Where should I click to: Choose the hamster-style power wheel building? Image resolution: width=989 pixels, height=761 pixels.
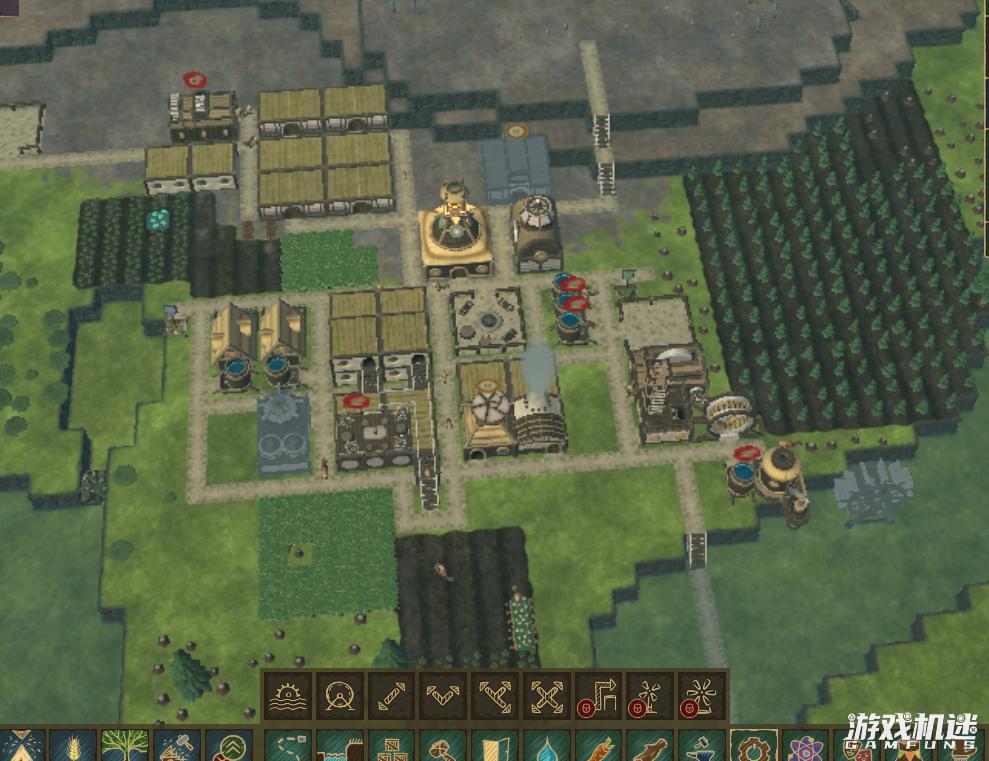click(339, 696)
